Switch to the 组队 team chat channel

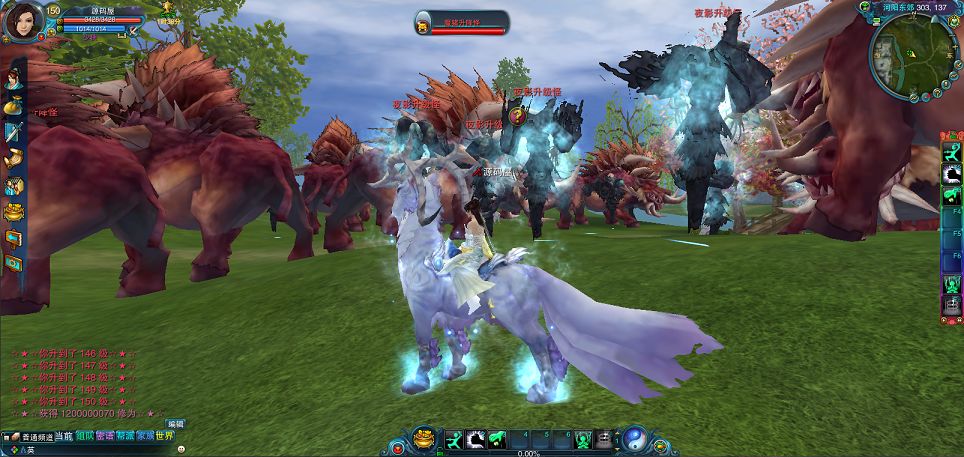85,436
